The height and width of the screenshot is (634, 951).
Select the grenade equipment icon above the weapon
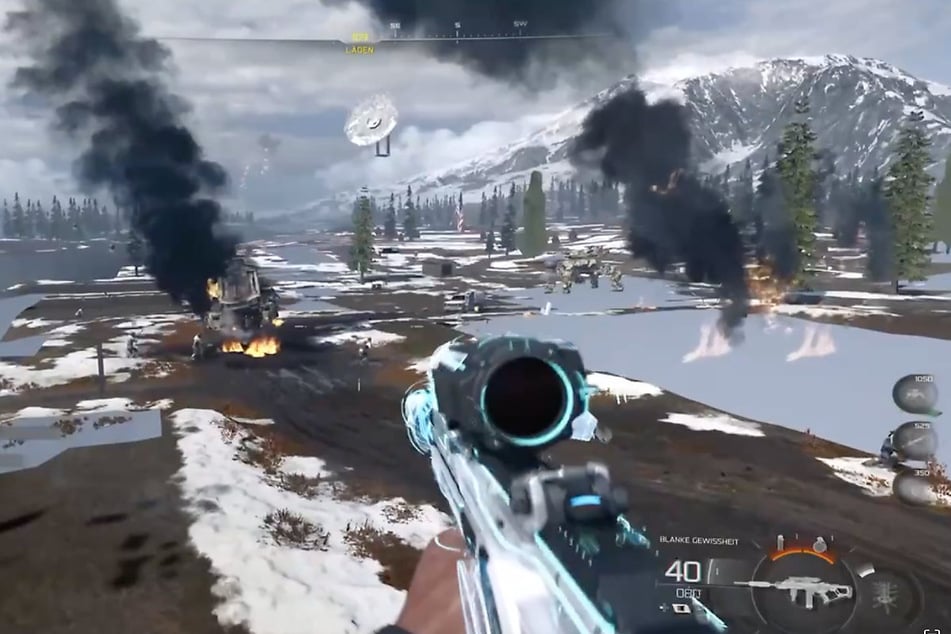coord(818,546)
